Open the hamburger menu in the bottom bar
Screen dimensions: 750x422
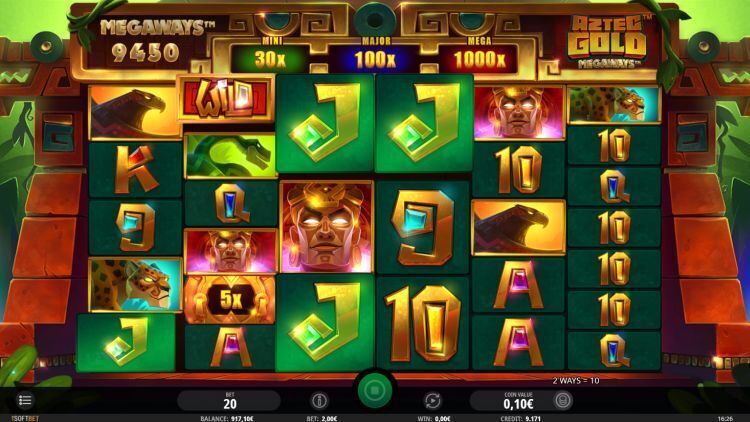24,400
